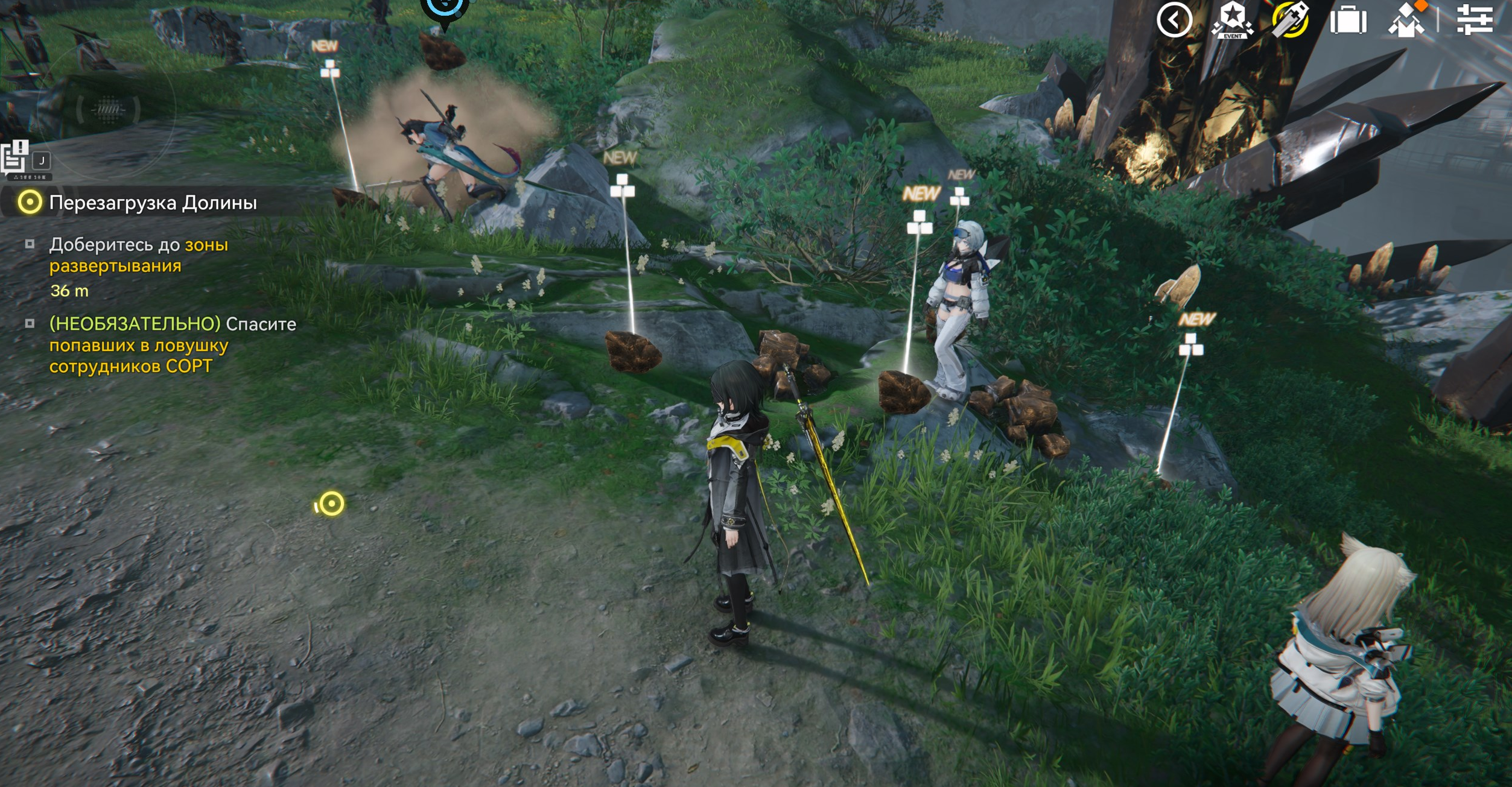Screen dimensions: 1512x787
Task: Click the optional objective "Спасите попавших в ловушку"
Action: pos(172,345)
